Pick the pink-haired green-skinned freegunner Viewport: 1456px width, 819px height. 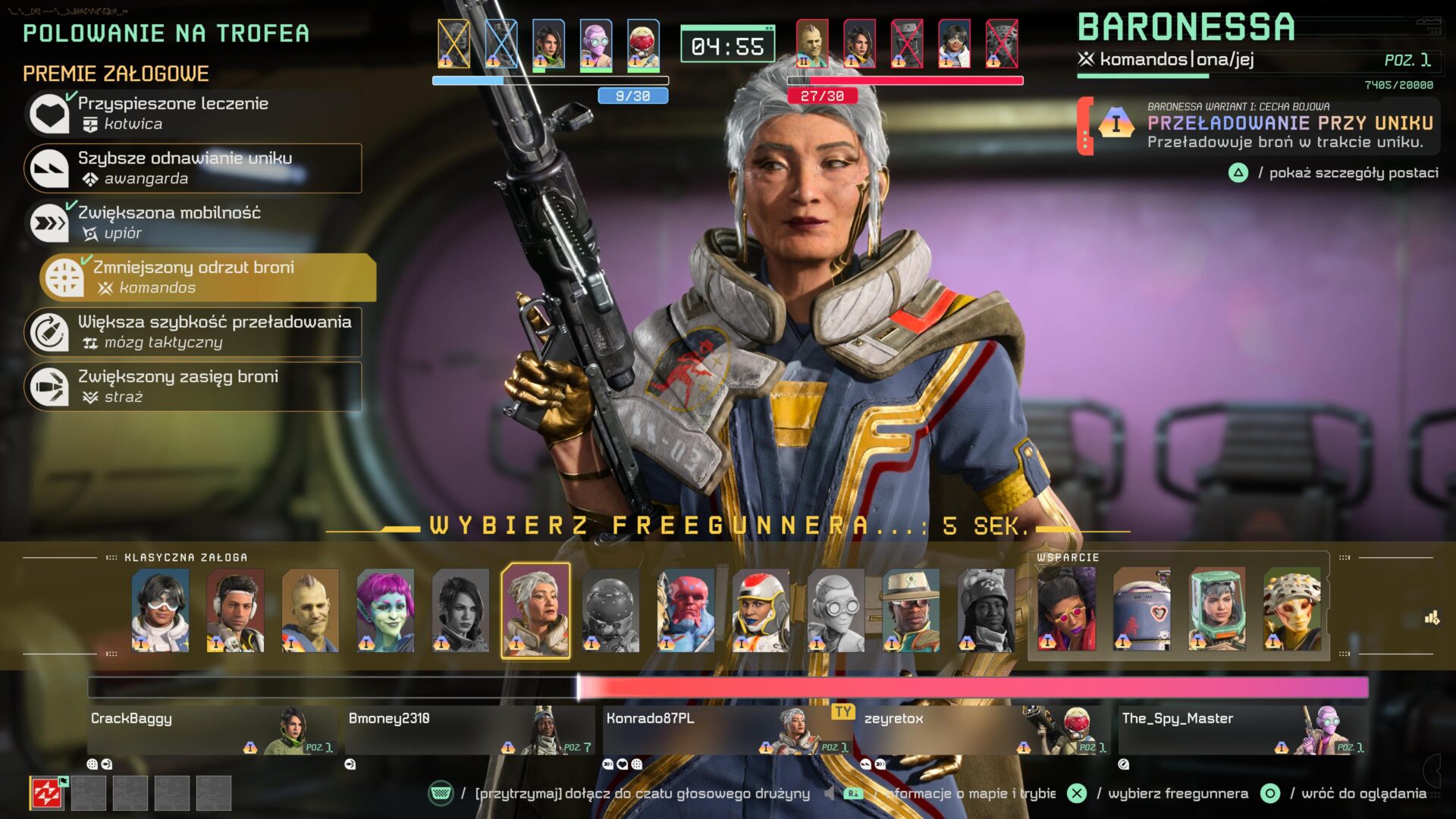click(385, 610)
